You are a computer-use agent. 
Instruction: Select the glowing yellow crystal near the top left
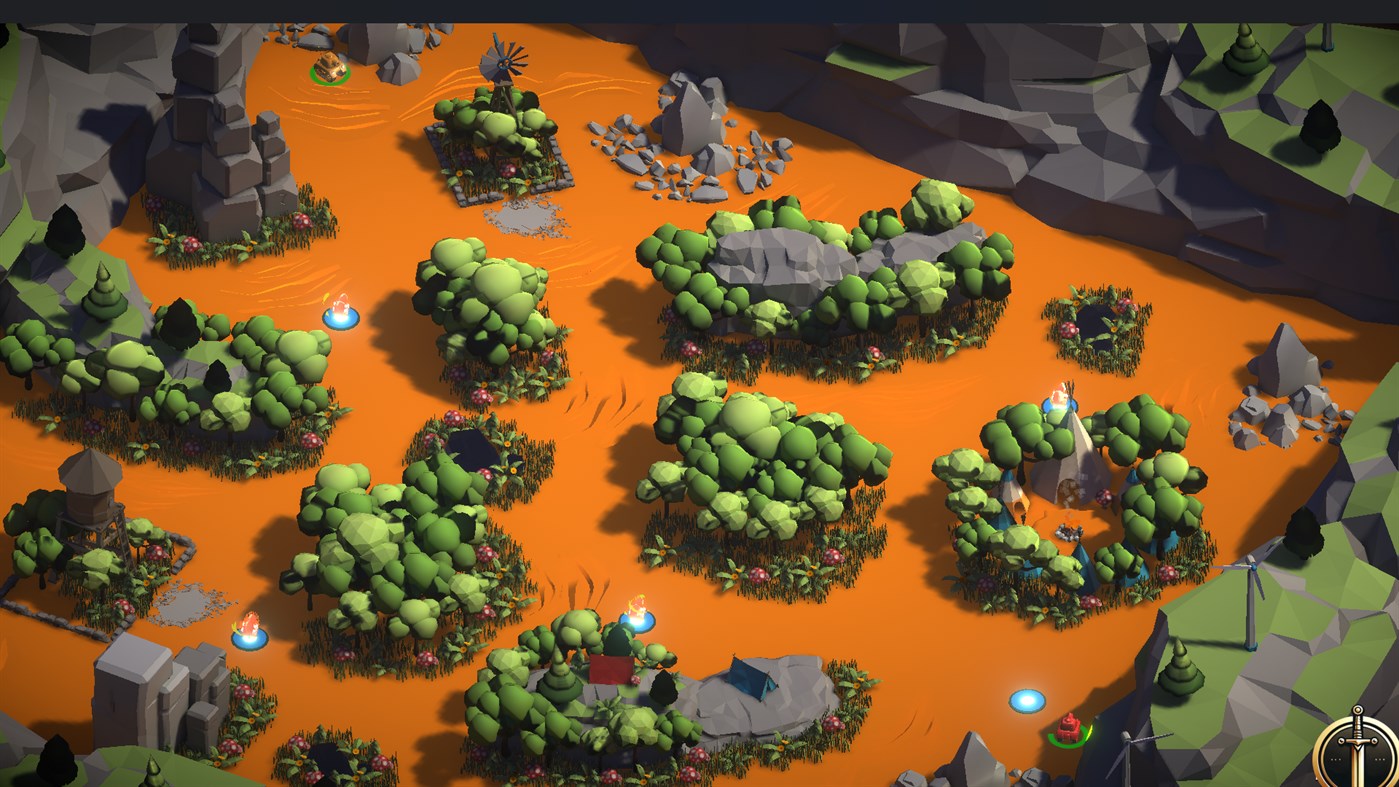[340, 305]
